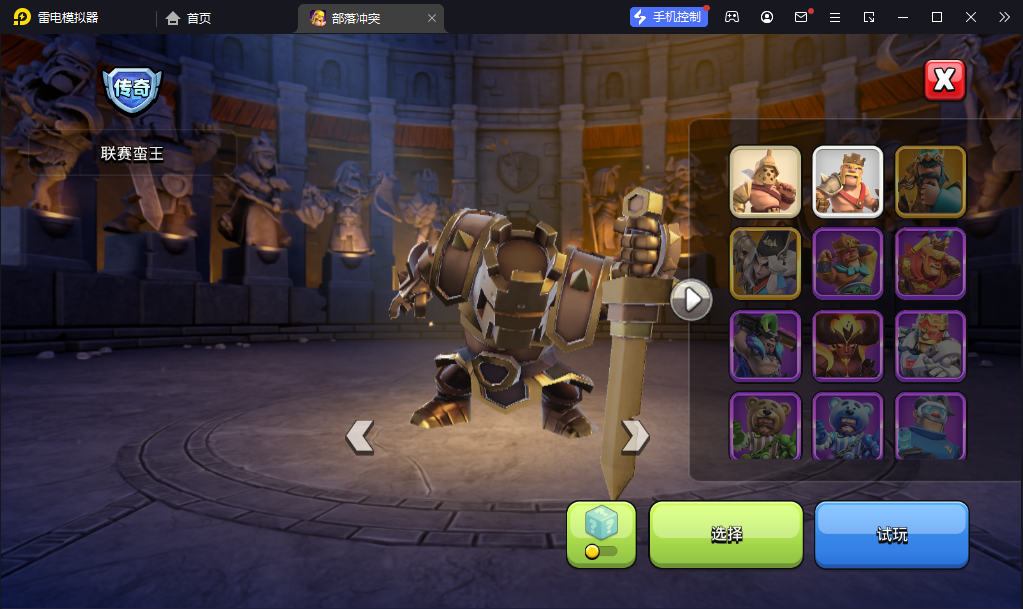The image size is (1023, 609).
Task: Choose the green-haired gunner king skin
Action: [x=765, y=346]
